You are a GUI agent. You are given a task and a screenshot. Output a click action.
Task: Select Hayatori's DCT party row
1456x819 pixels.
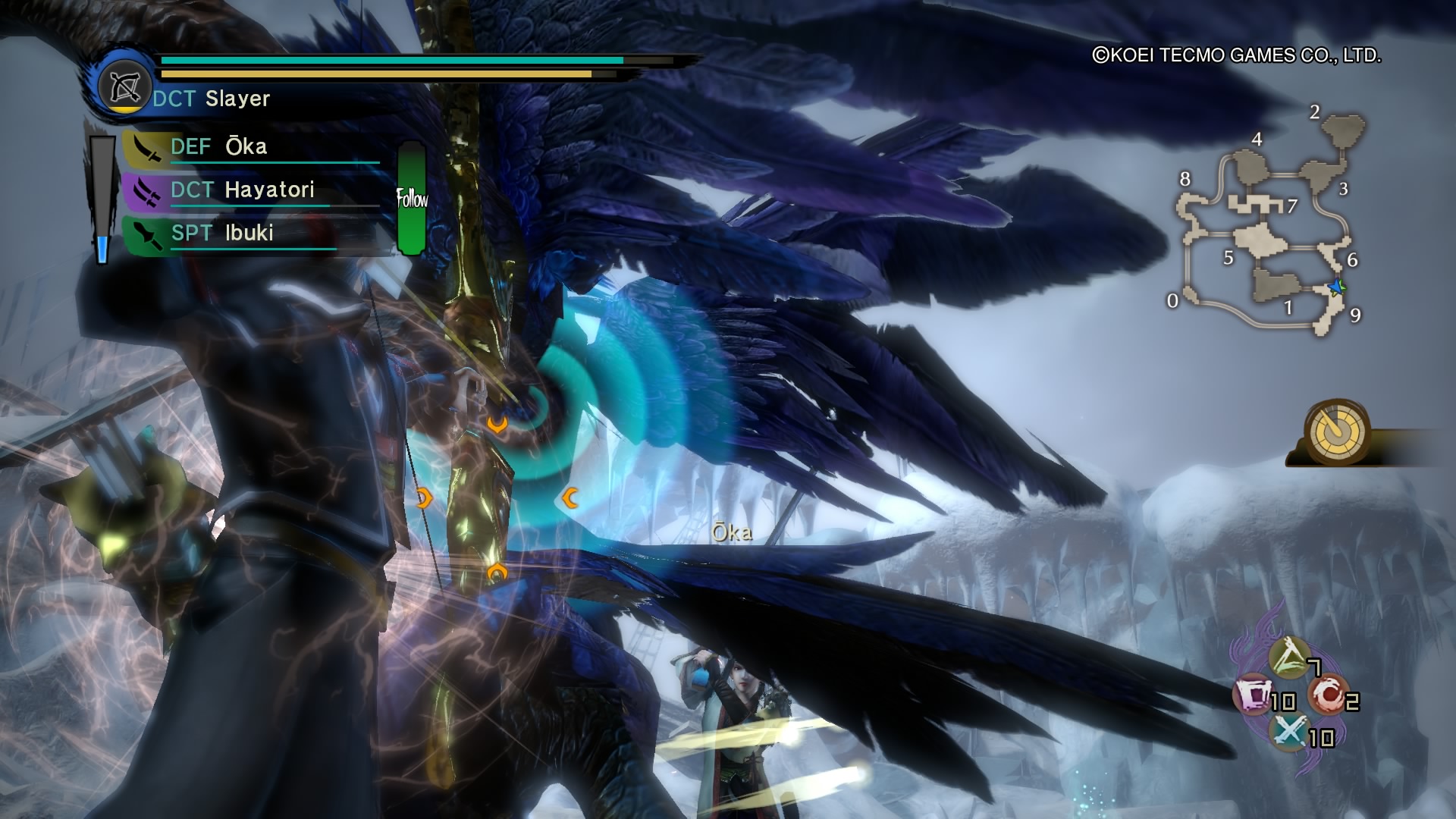tap(250, 190)
